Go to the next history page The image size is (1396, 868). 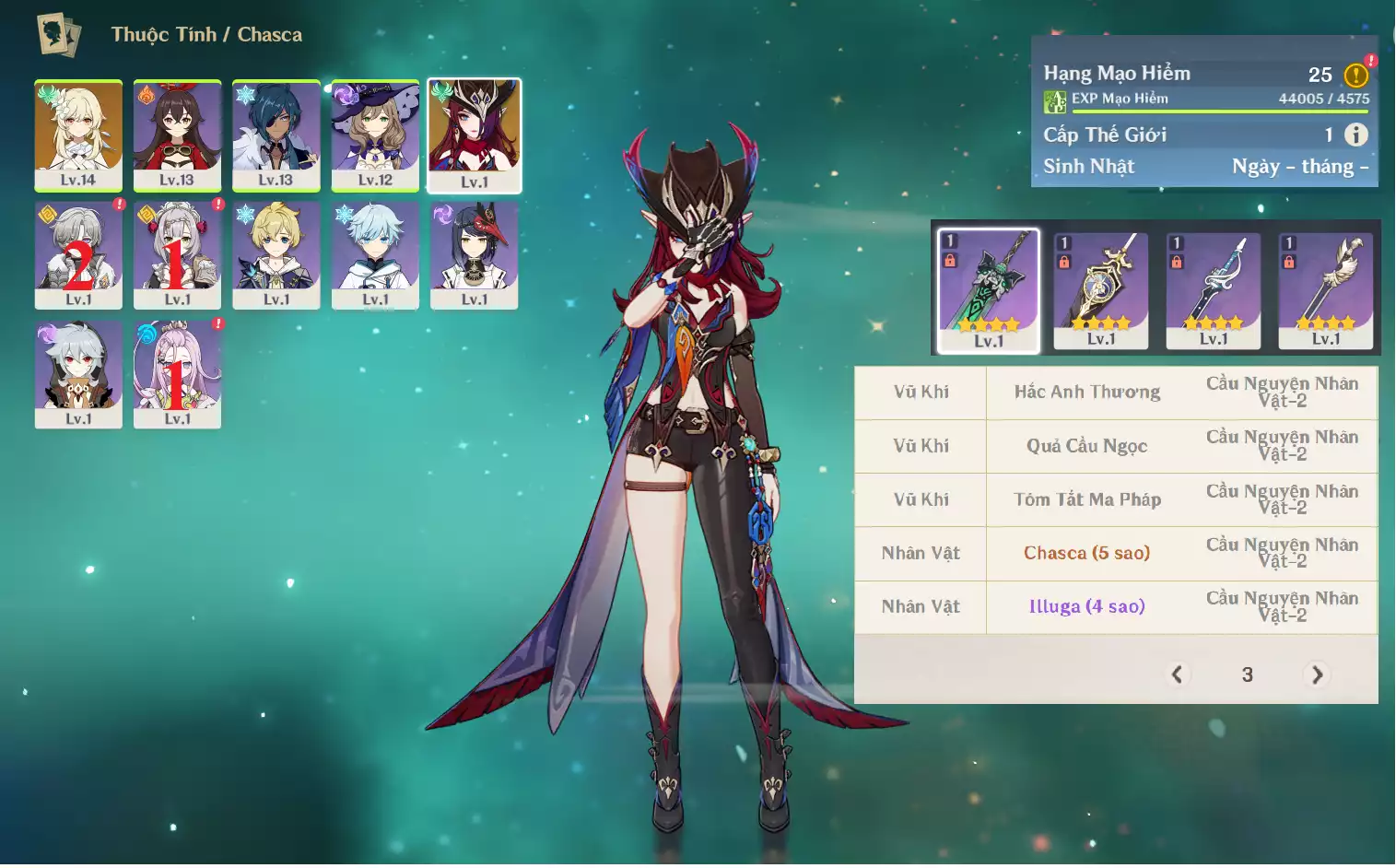click(x=1318, y=674)
